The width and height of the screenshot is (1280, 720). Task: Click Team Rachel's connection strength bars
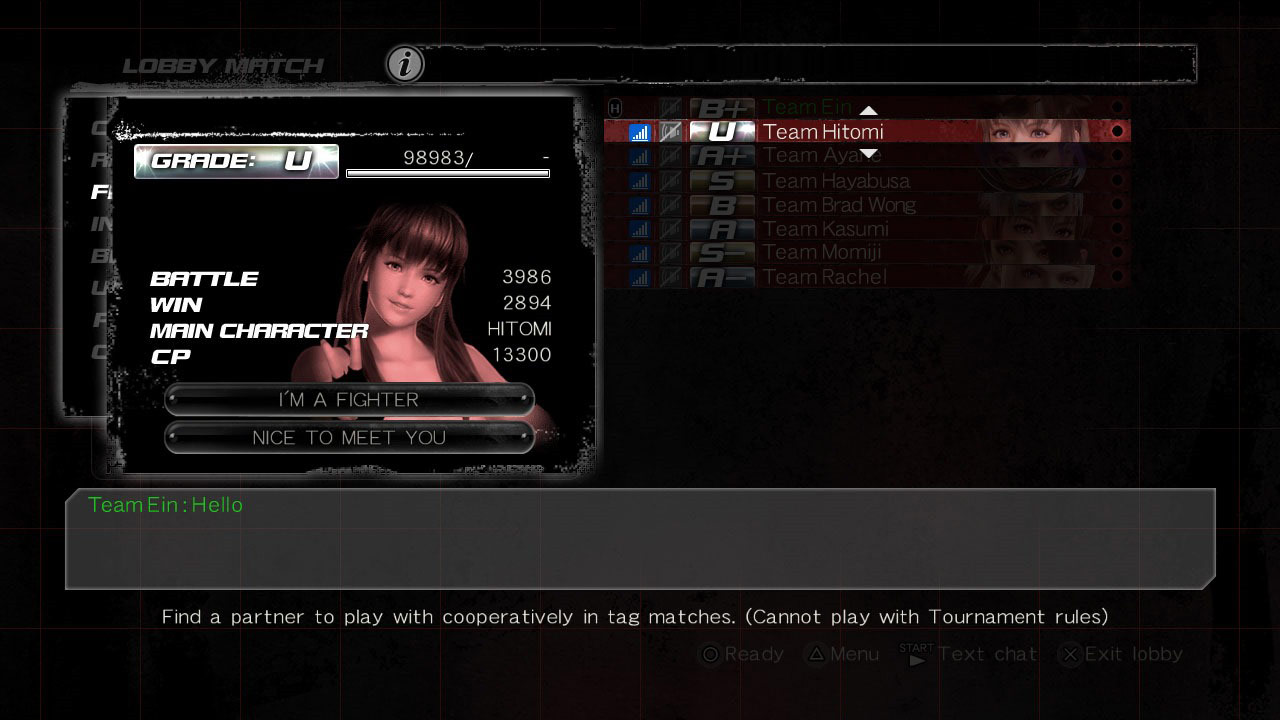click(639, 277)
